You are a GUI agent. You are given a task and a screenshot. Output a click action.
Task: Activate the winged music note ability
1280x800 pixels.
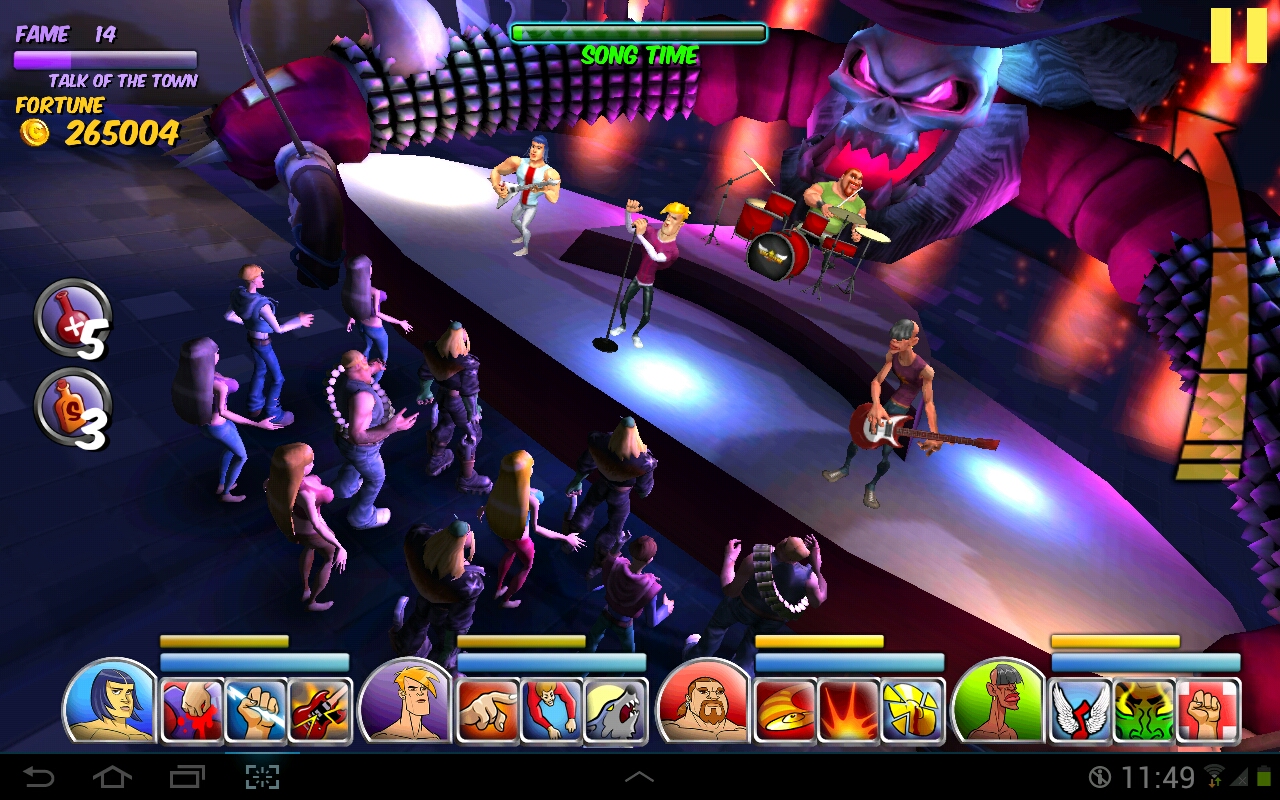pos(1080,711)
